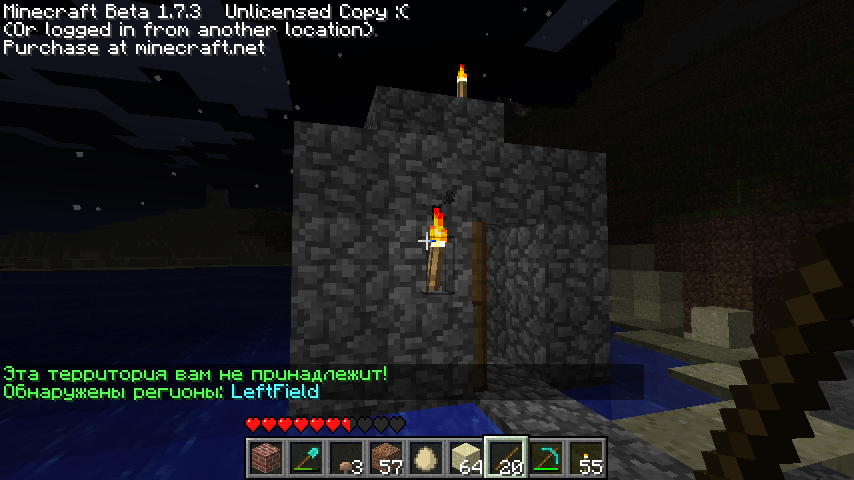Pick the egg in the hotbar

(425, 458)
